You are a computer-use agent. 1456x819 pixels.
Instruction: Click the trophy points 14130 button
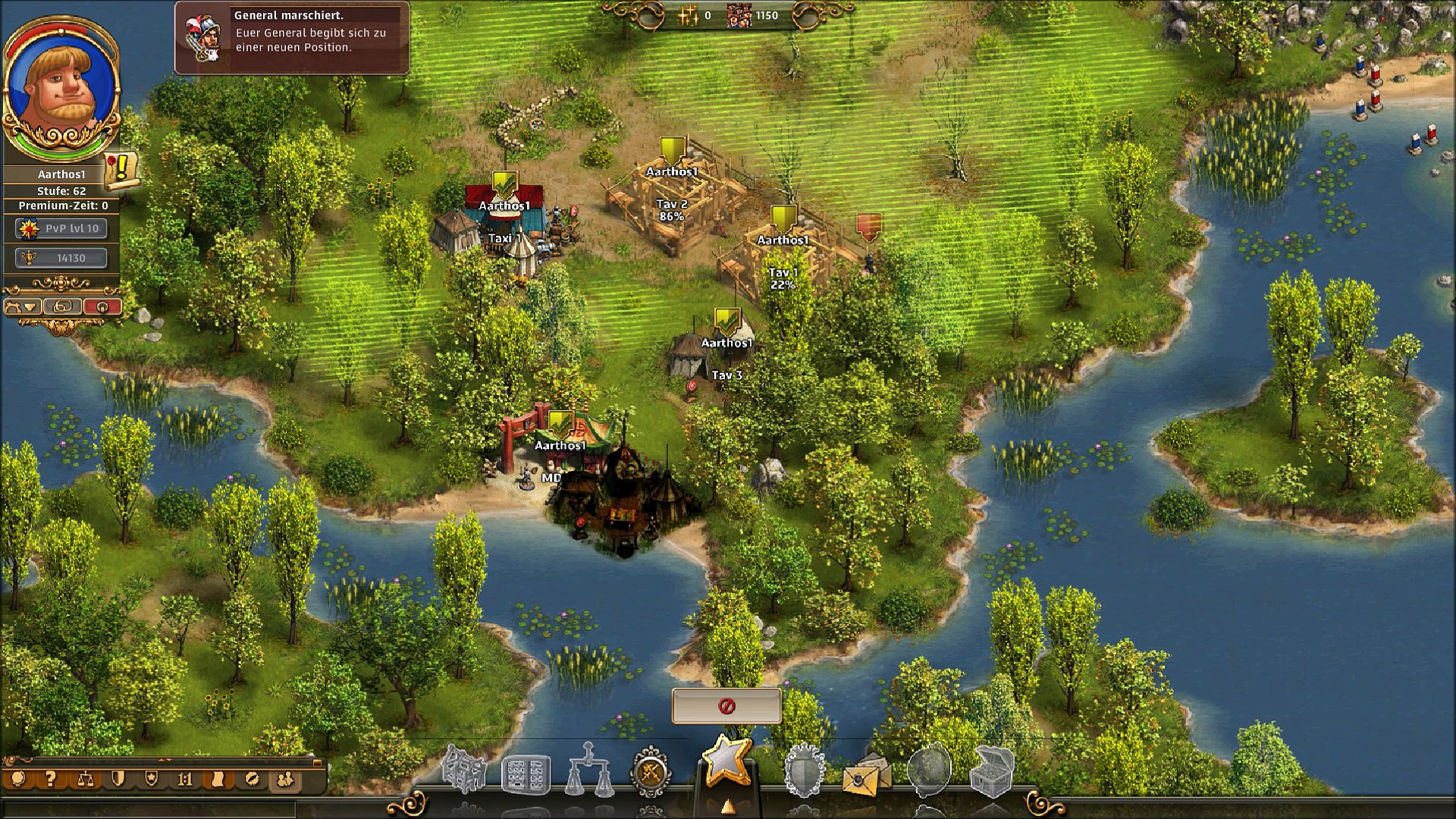[x=61, y=258]
